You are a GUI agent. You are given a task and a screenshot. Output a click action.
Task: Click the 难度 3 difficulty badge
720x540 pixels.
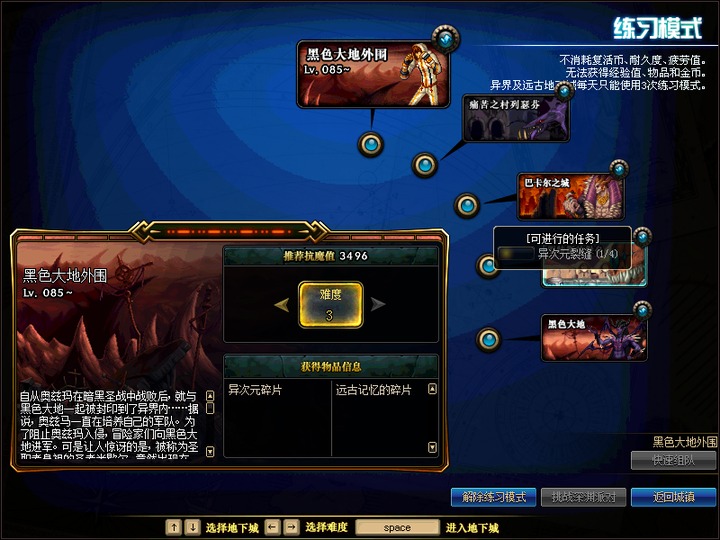pos(330,305)
